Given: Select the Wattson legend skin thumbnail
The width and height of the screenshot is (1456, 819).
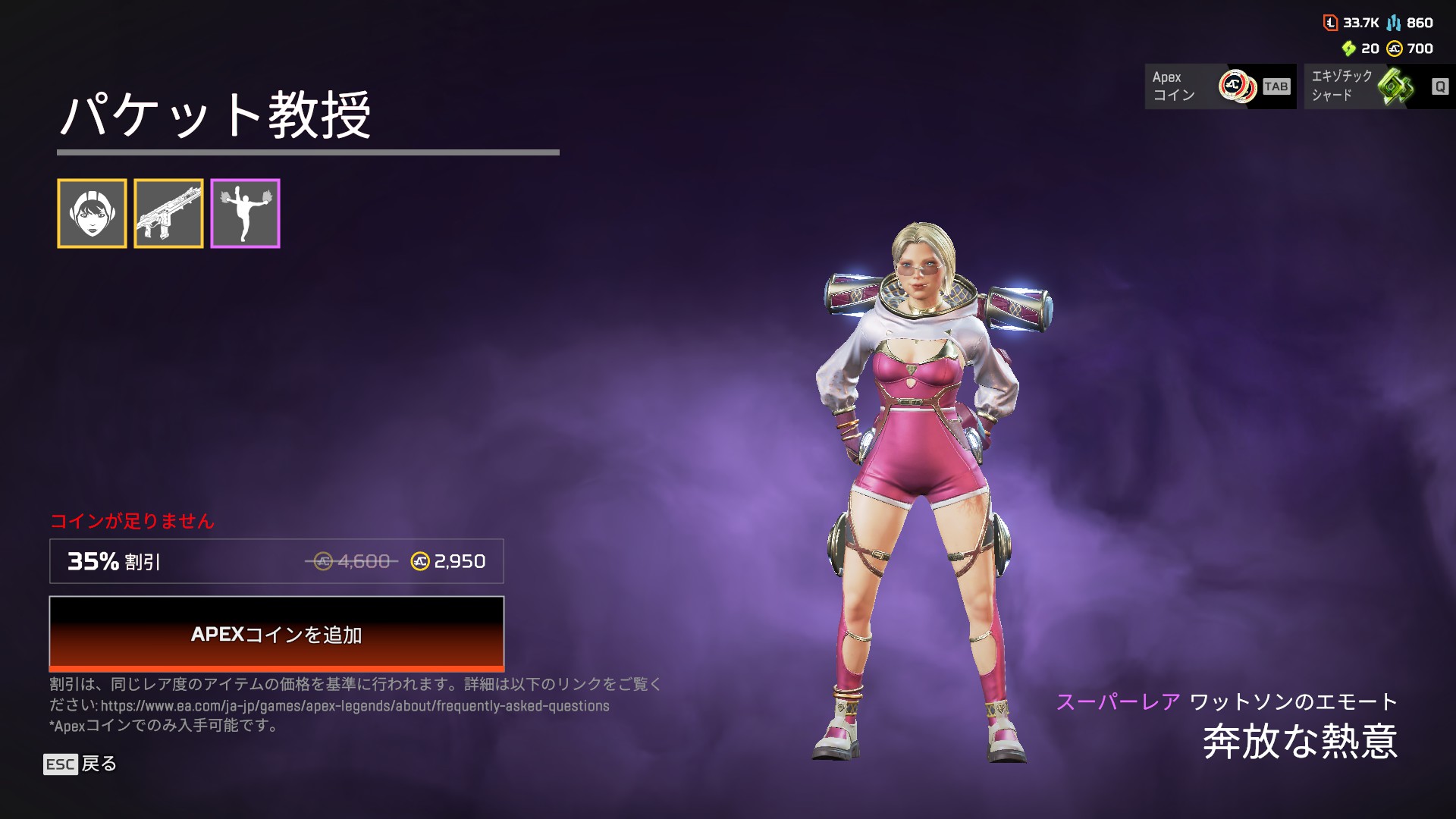Looking at the screenshot, I should (x=92, y=214).
